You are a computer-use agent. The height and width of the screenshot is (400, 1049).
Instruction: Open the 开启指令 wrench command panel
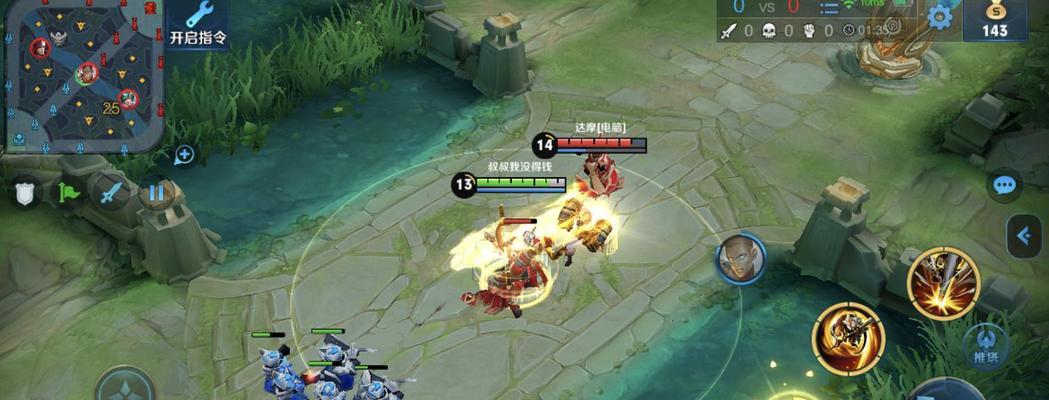tap(198, 24)
